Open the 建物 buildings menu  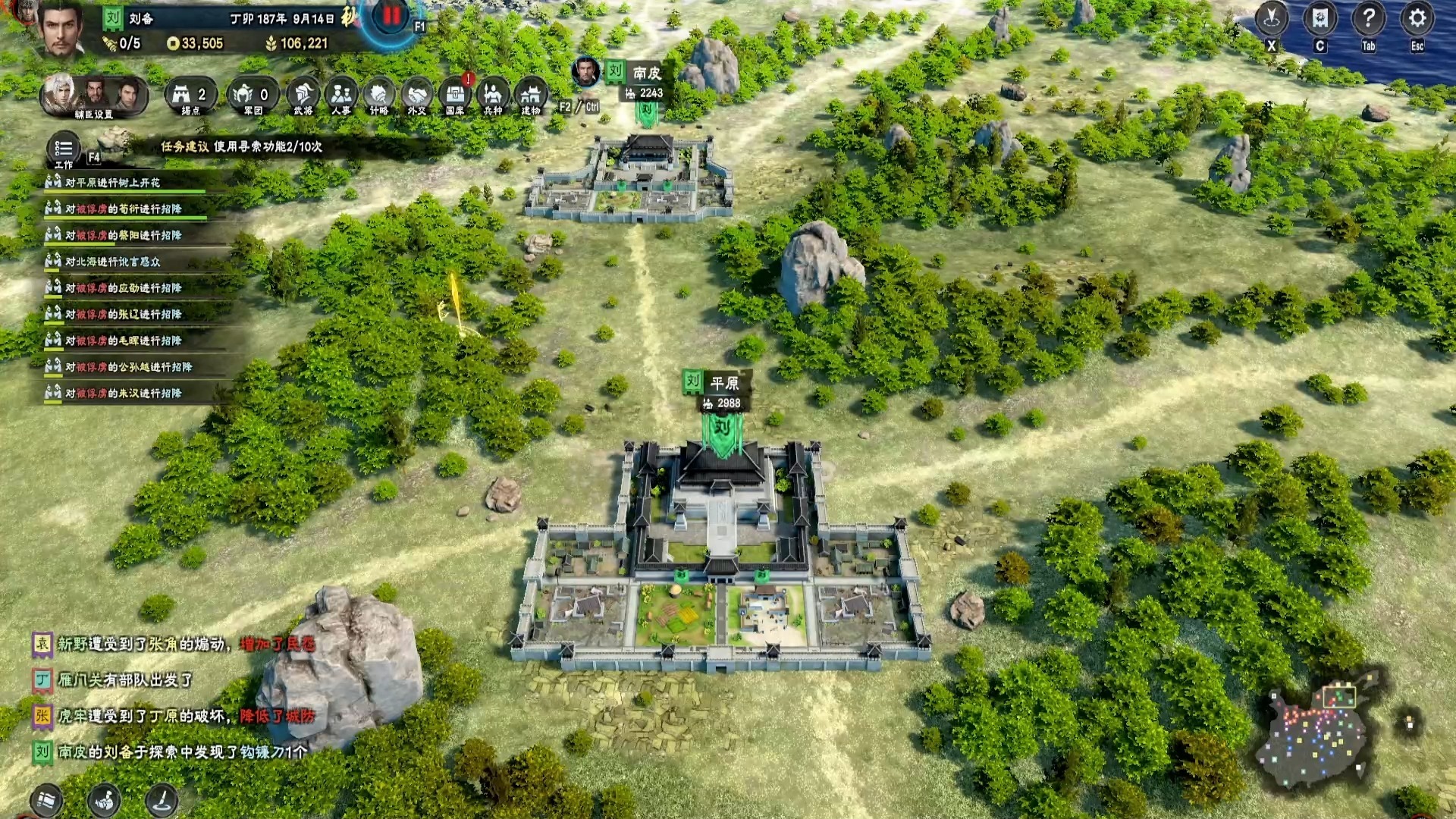point(531,96)
